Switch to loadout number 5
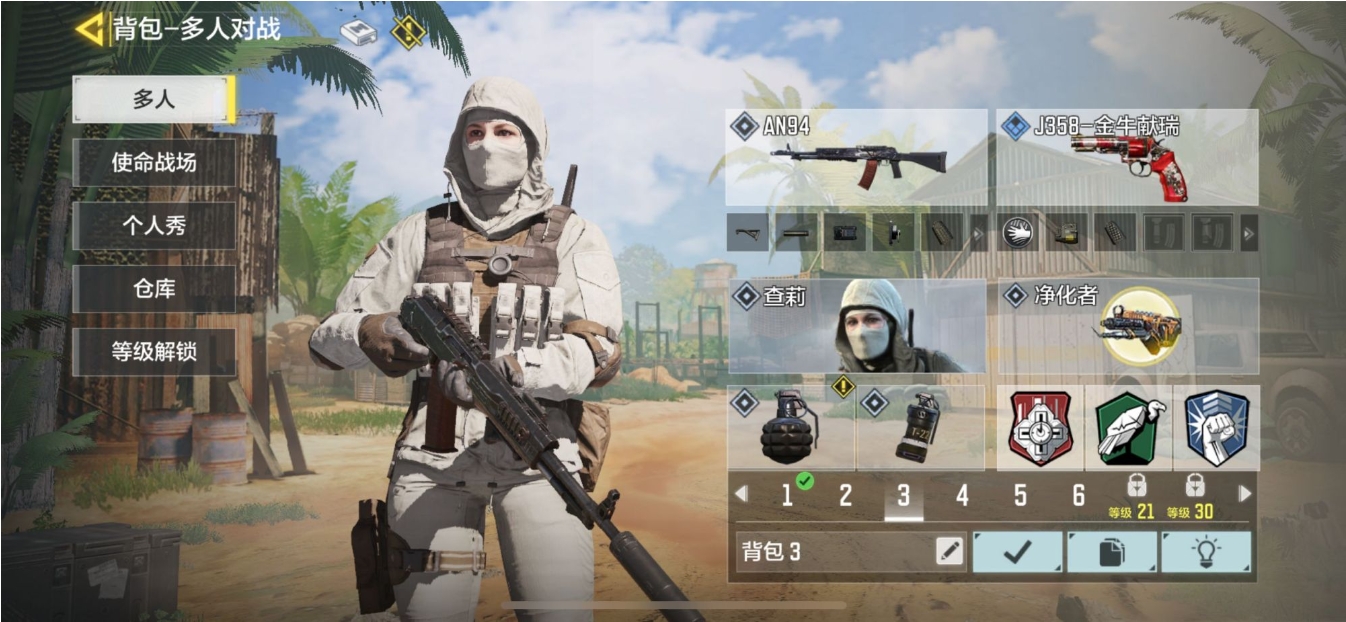Image resolution: width=1346 pixels, height=622 pixels. (x=1020, y=495)
